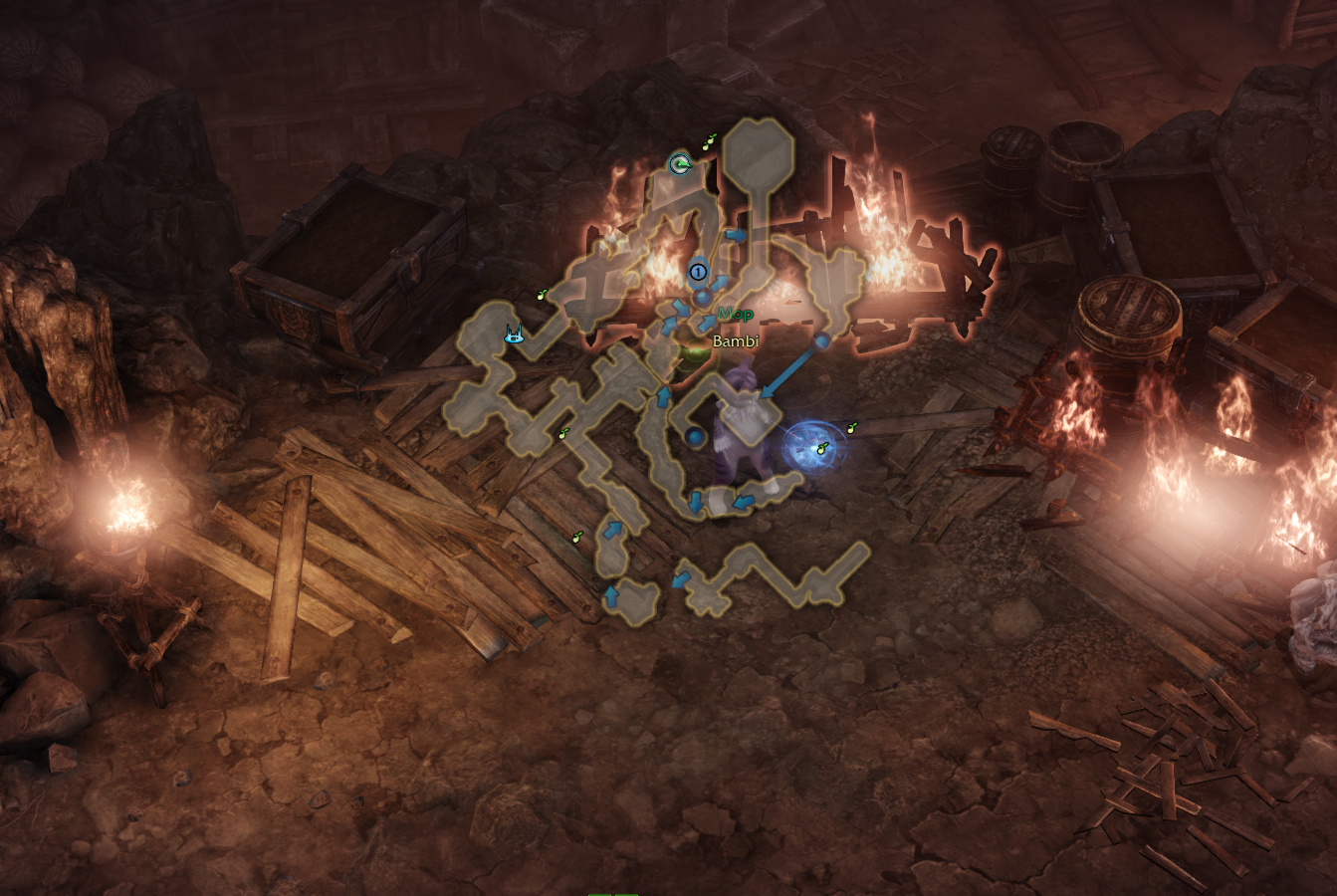Click the blue crown-shaped map marker
Image resolution: width=1337 pixels, height=896 pixels.
pyautogui.click(x=514, y=336)
